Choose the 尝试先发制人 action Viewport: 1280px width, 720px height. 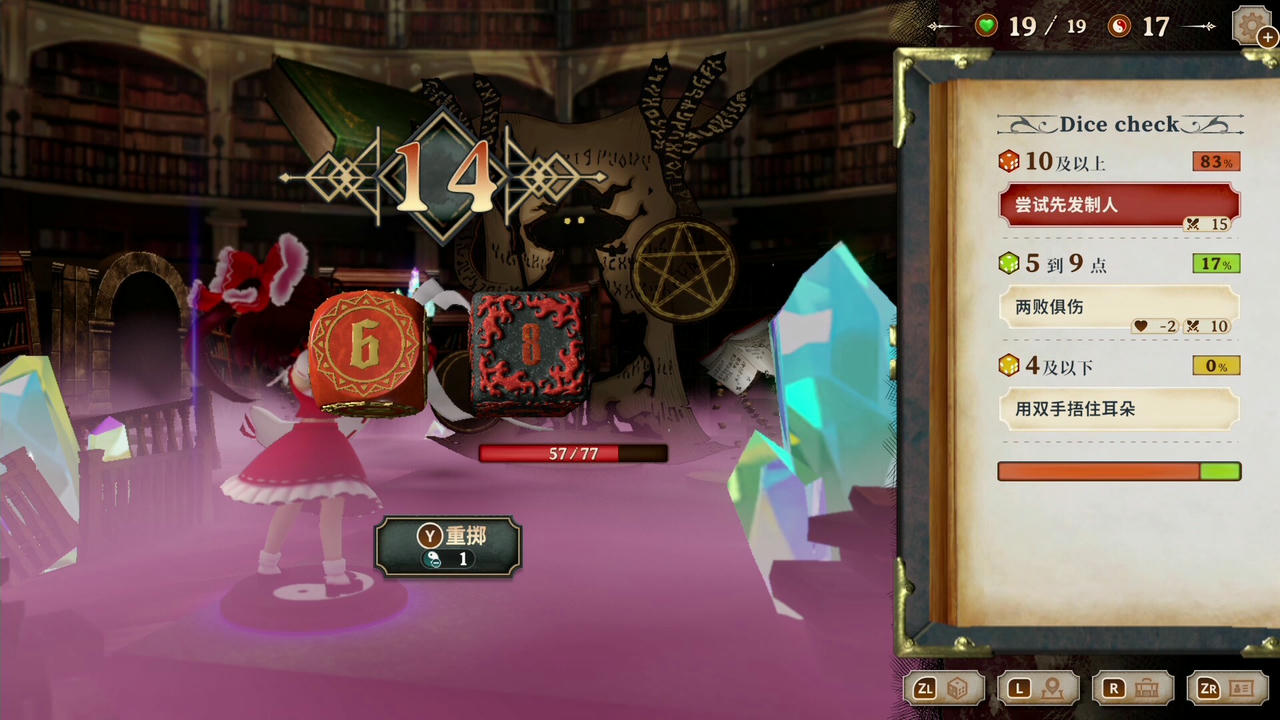click(1119, 205)
